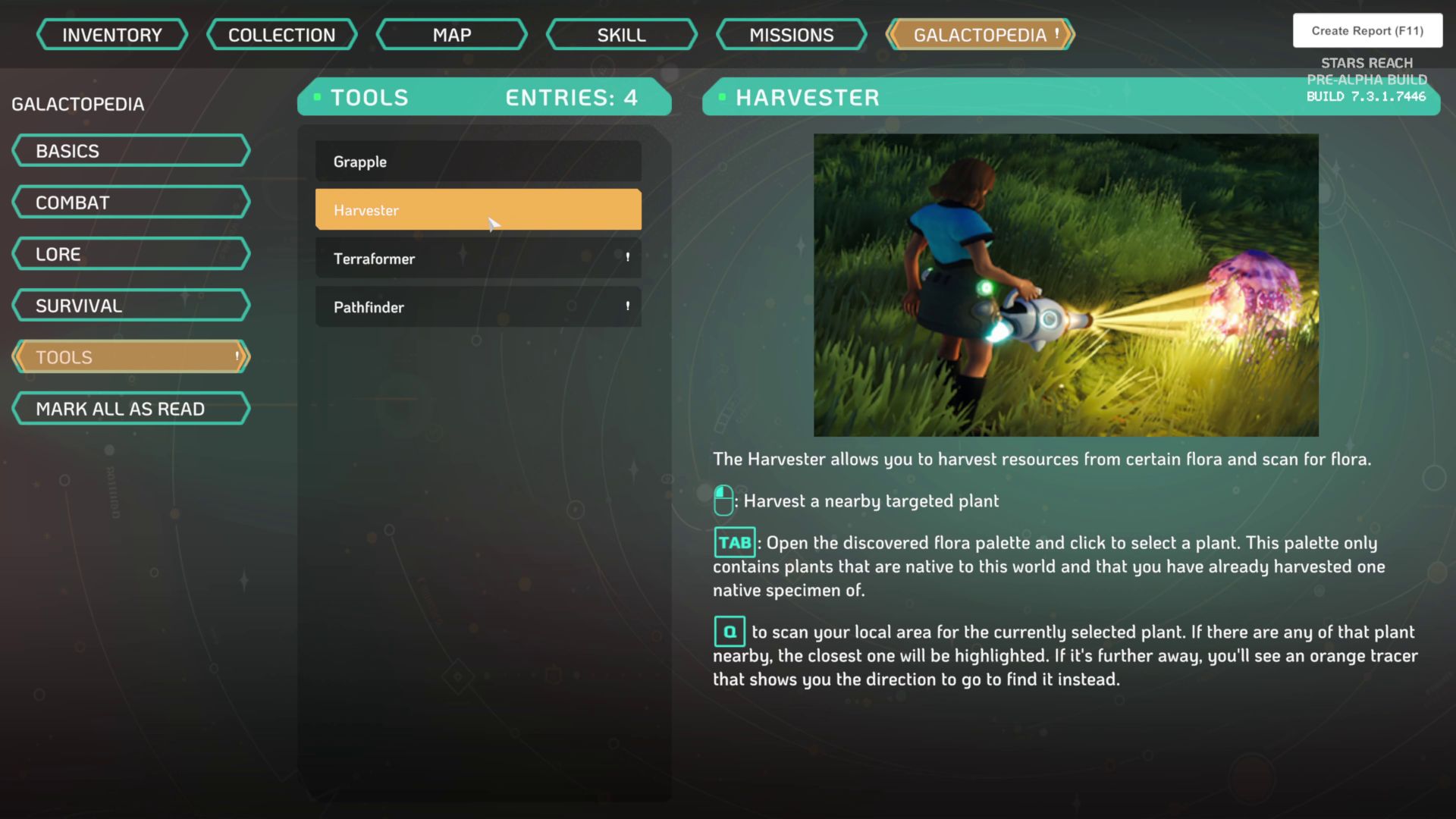Read the Terraformer entry
This screenshot has height=819, width=1456.
(x=478, y=259)
